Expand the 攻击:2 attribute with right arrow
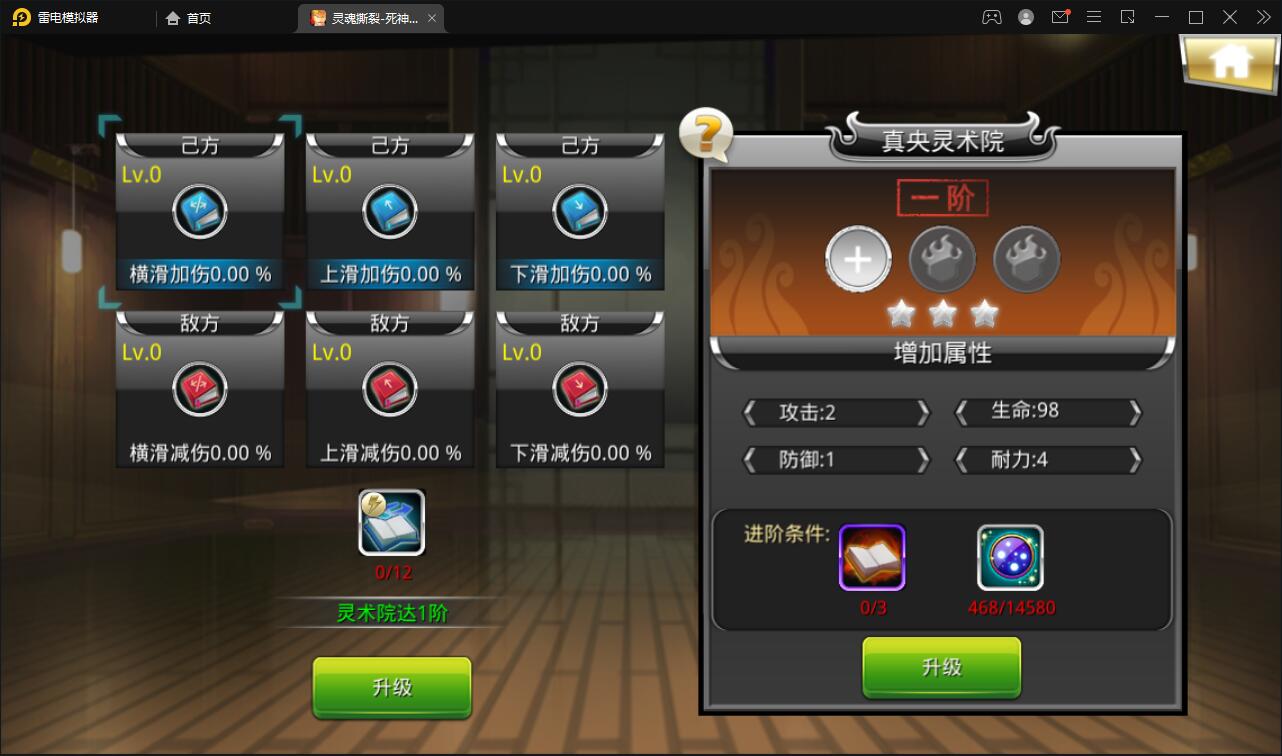The height and width of the screenshot is (756, 1282). tap(921, 412)
